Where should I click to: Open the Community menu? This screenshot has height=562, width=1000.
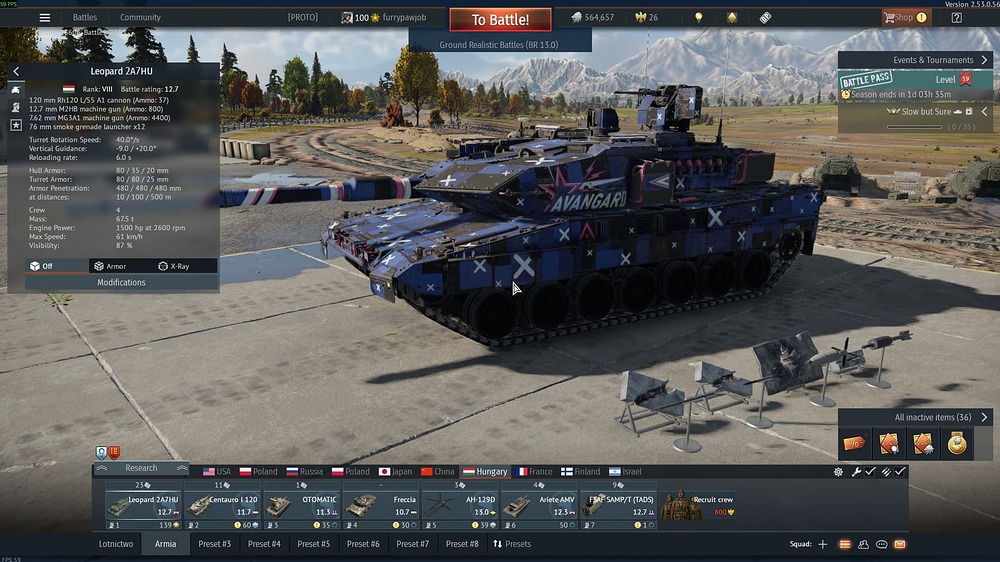click(x=140, y=17)
